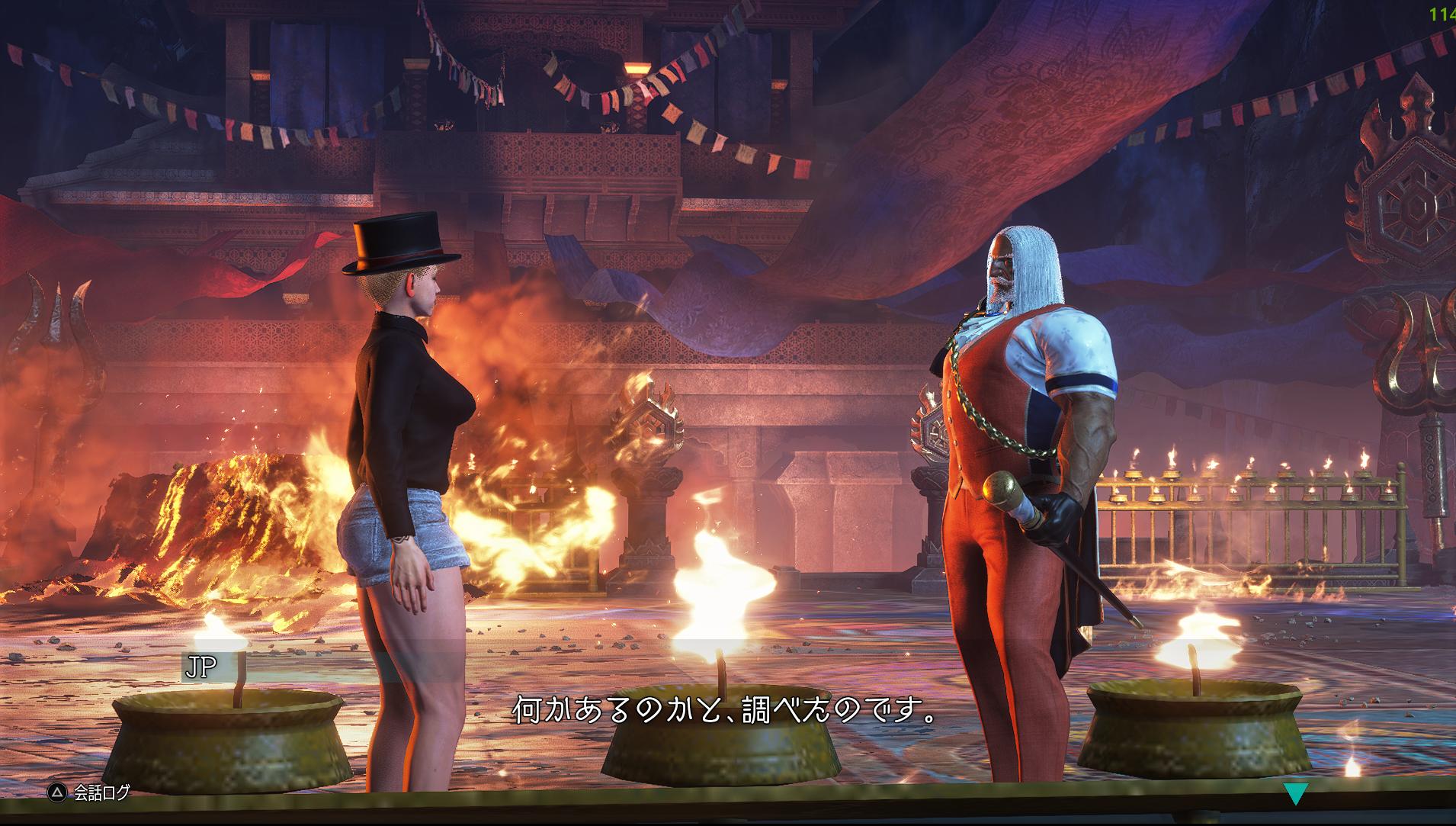Open the 会話ログ conversation log
This screenshot has width=1456, height=826.
pos(90,792)
